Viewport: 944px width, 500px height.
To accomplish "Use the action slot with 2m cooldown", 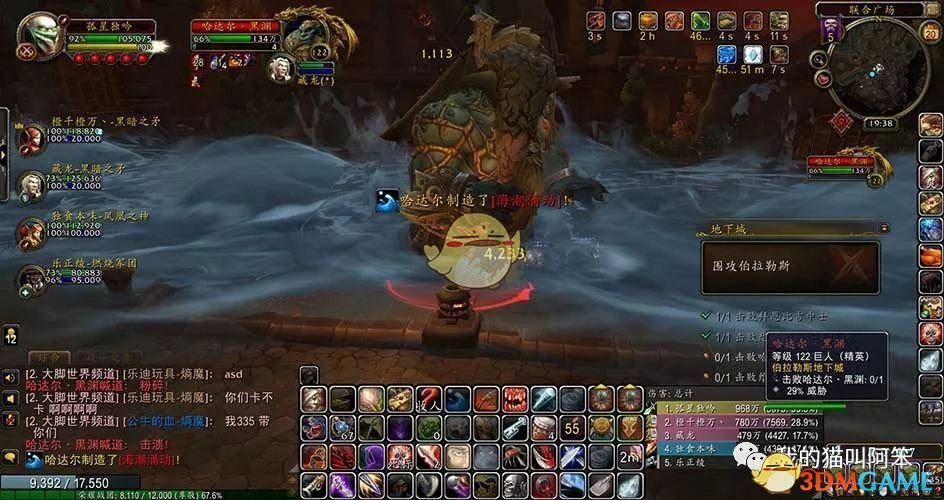I will pyautogui.click(x=629, y=458).
